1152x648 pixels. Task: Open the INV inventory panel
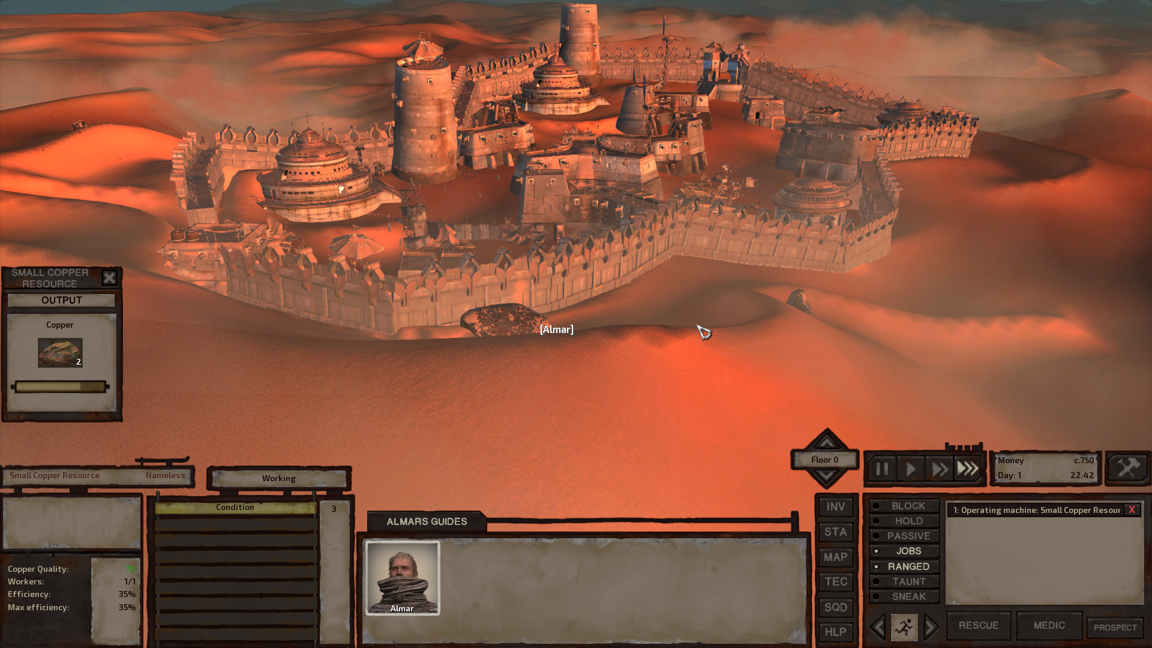click(835, 507)
